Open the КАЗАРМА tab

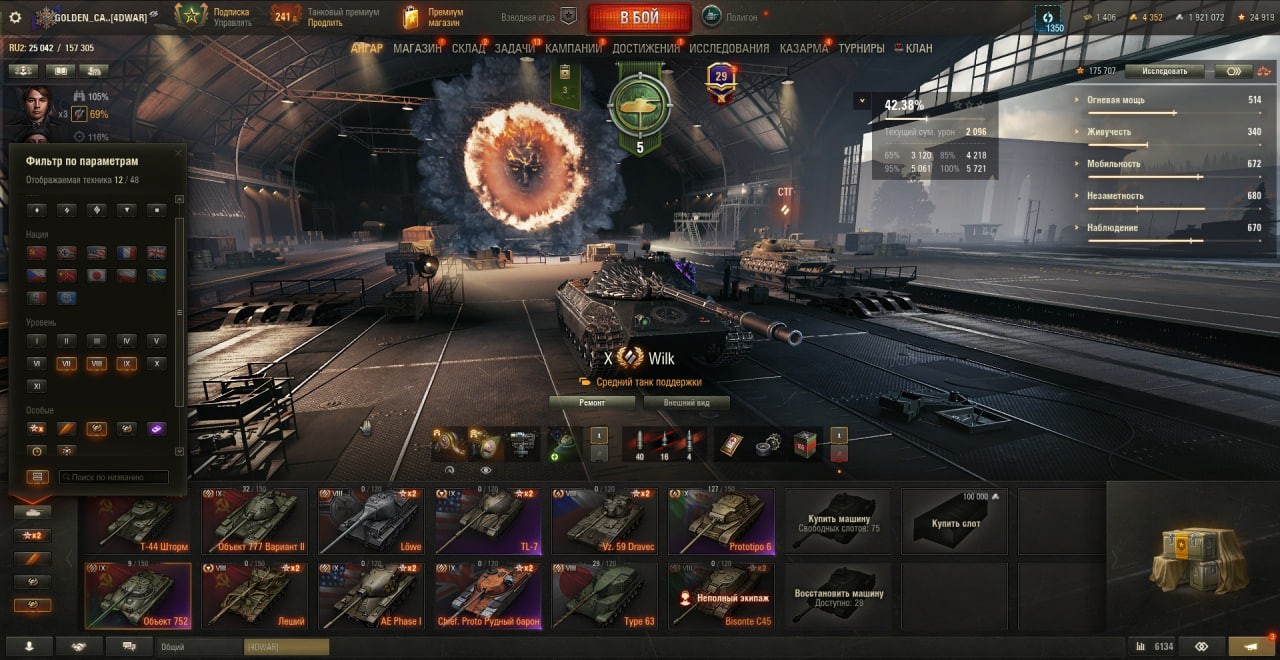pos(803,48)
